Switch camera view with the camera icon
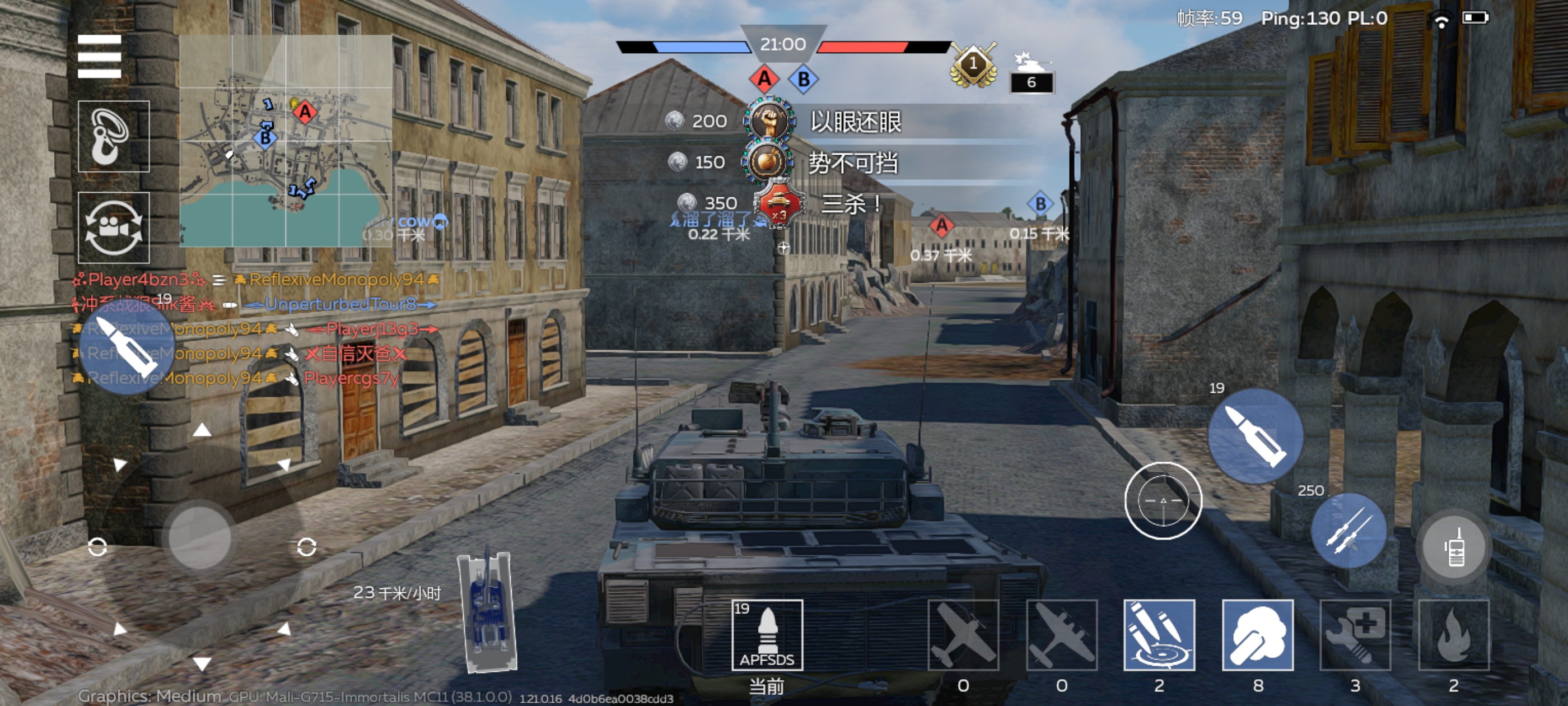This screenshot has height=706, width=1568. tap(113, 227)
